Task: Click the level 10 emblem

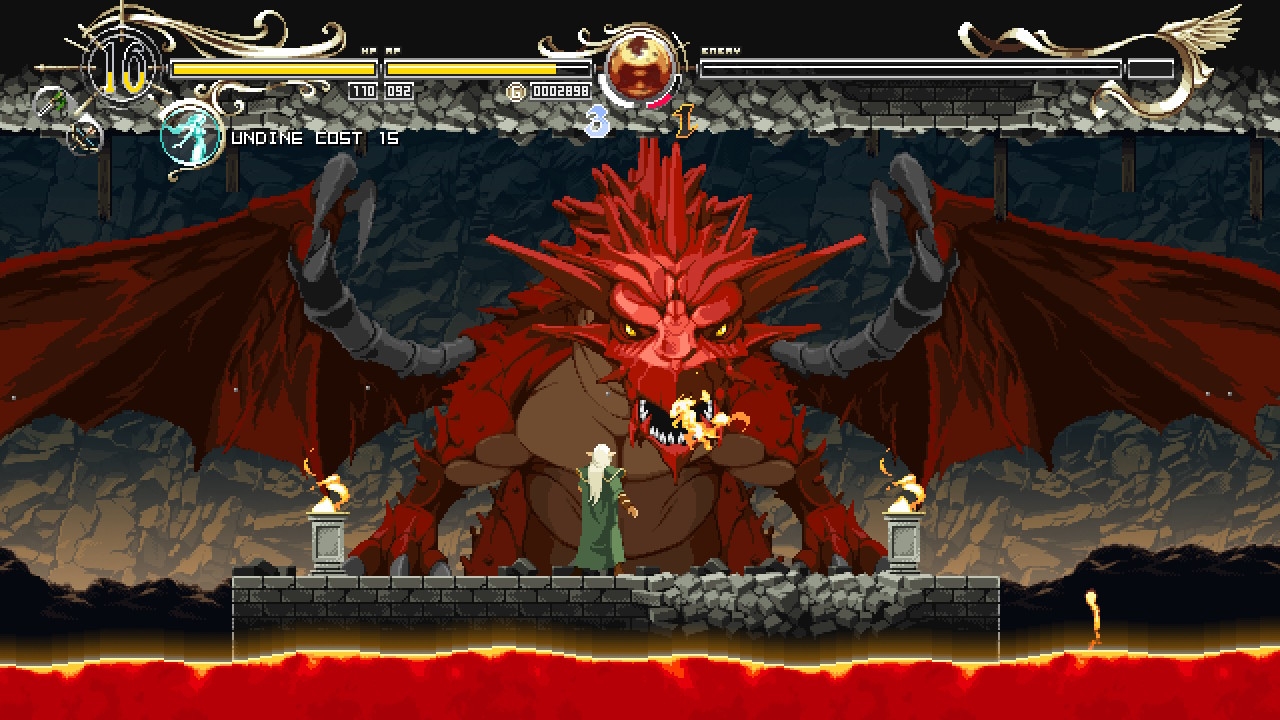Action: tap(122, 68)
